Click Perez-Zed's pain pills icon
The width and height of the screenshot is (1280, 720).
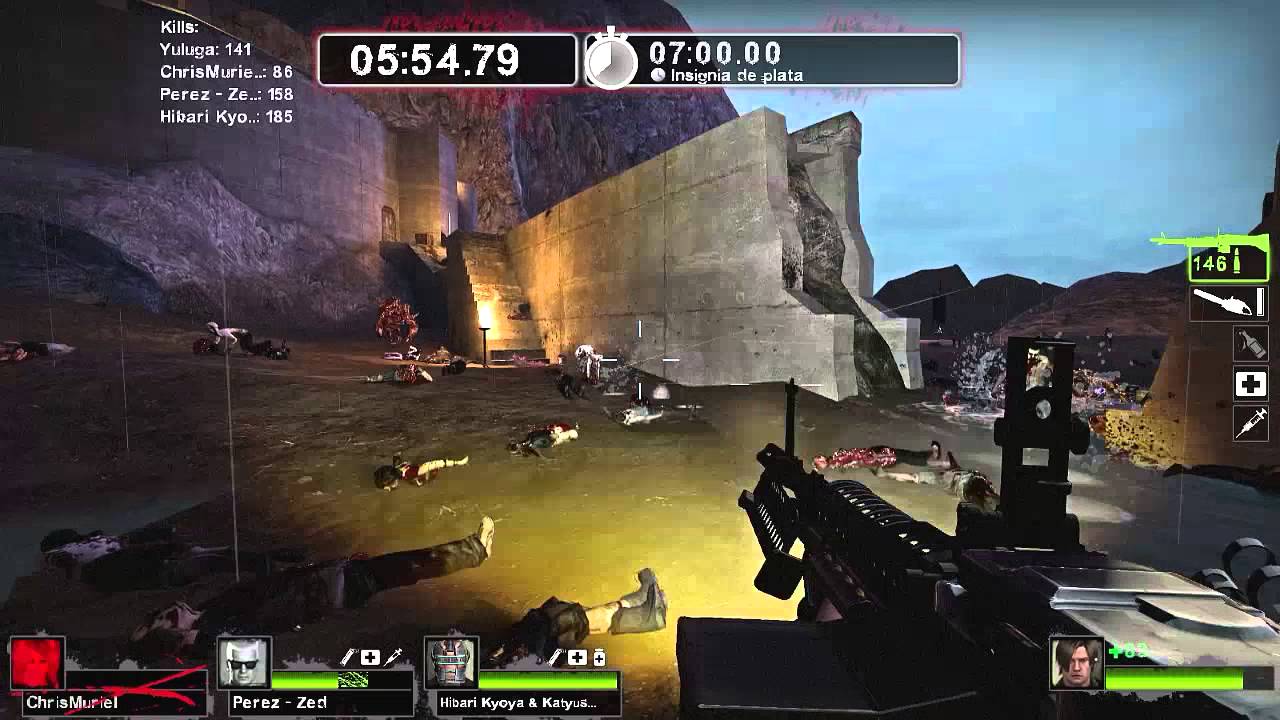(347, 658)
